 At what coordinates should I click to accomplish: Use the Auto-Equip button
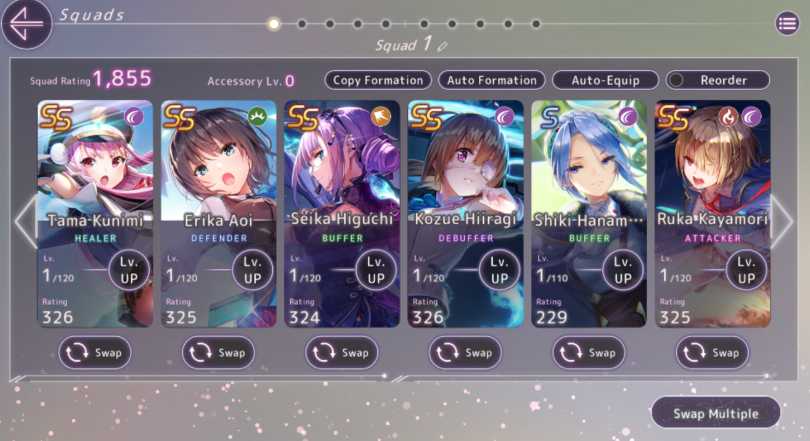pyautogui.click(x=605, y=80)
